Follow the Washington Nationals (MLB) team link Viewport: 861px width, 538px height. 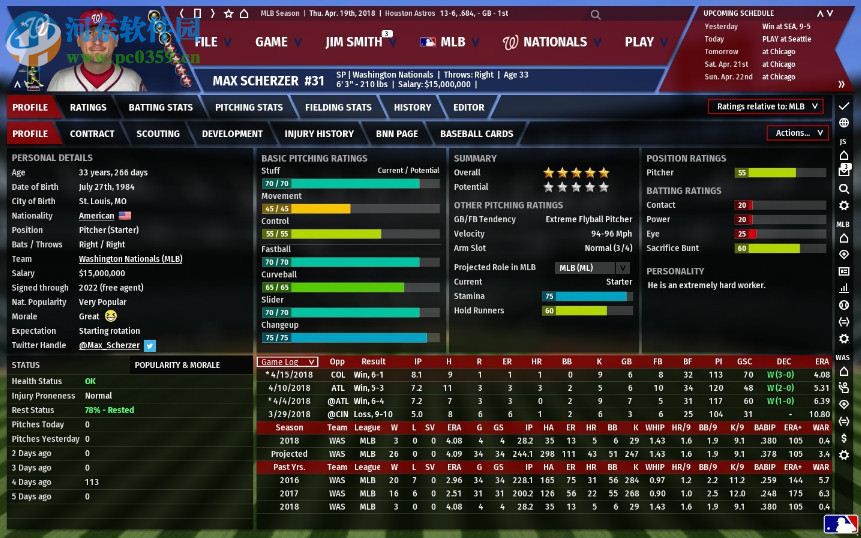[130, 259]
